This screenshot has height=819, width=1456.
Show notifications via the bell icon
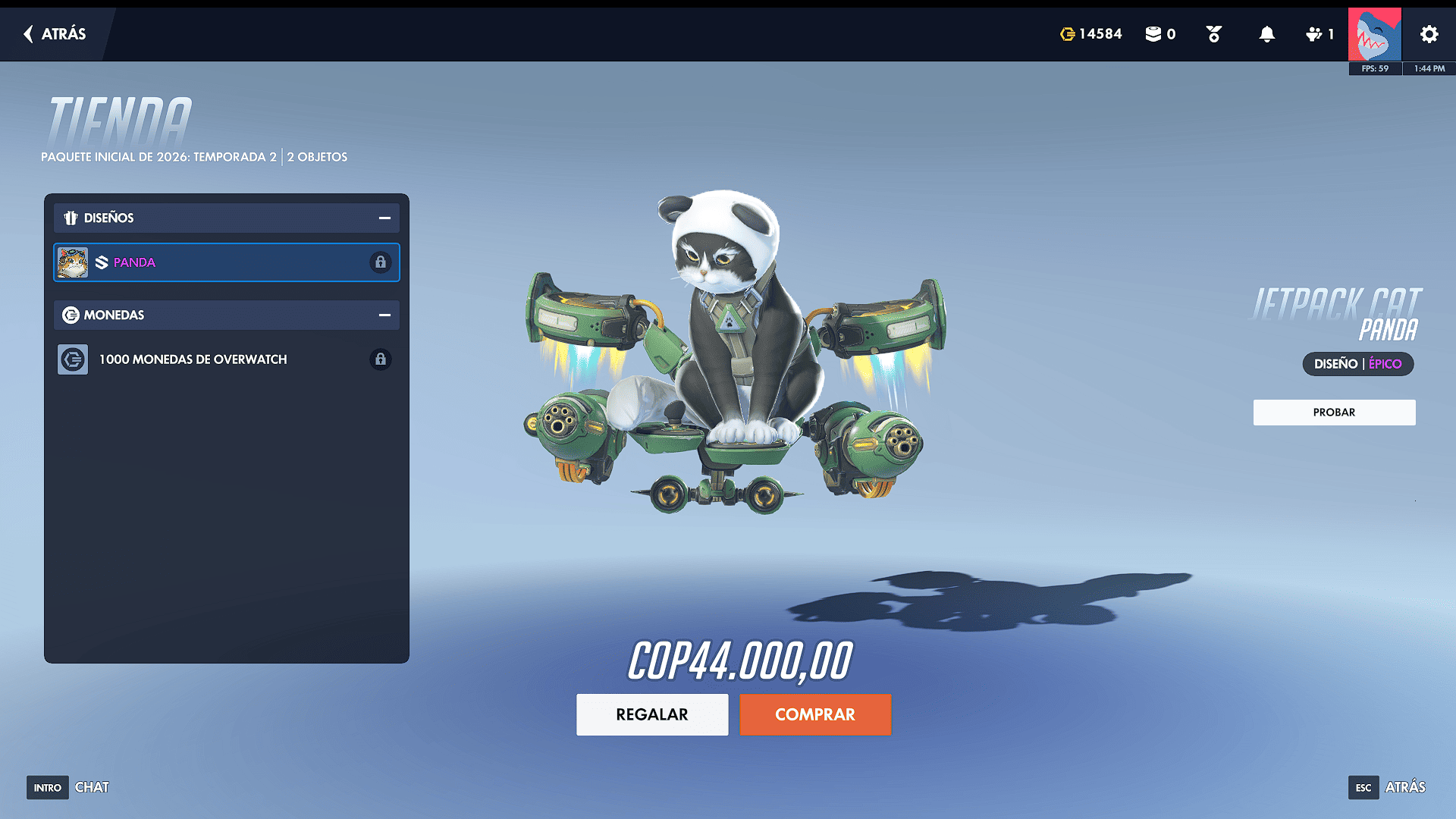pyautogui.click(x=1266, y=34)
